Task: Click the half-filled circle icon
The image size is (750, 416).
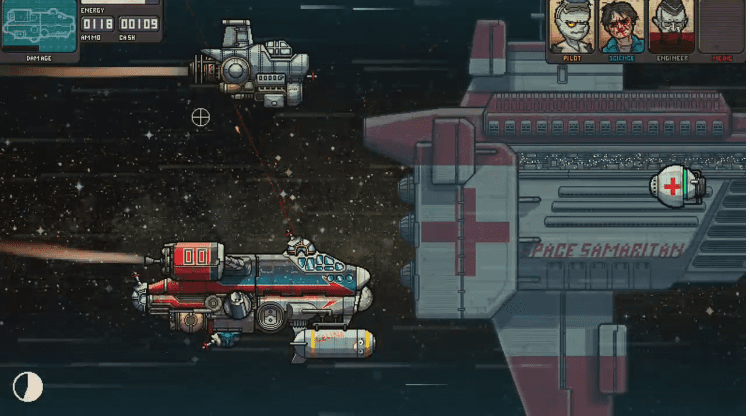Action: [x=27, y=387]
